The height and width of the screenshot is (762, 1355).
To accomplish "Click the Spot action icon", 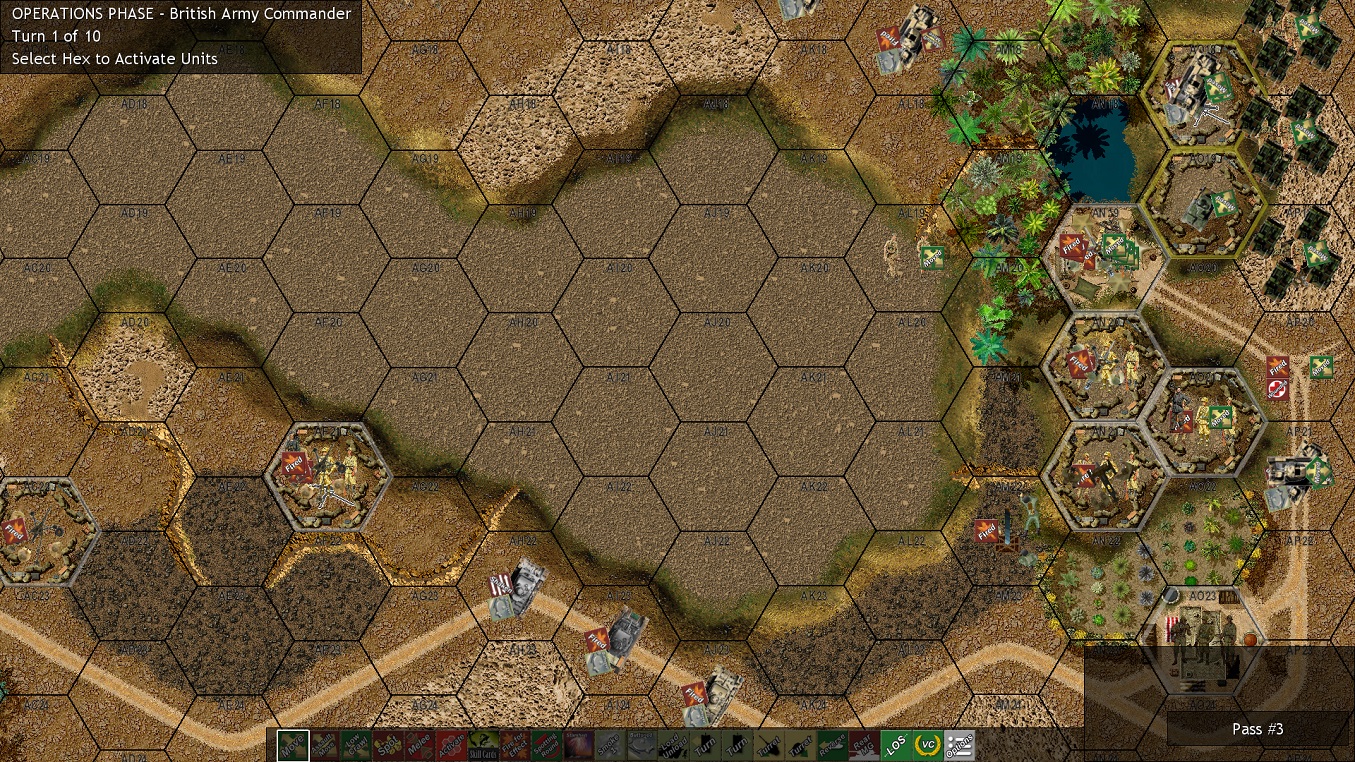I will 387,746.
